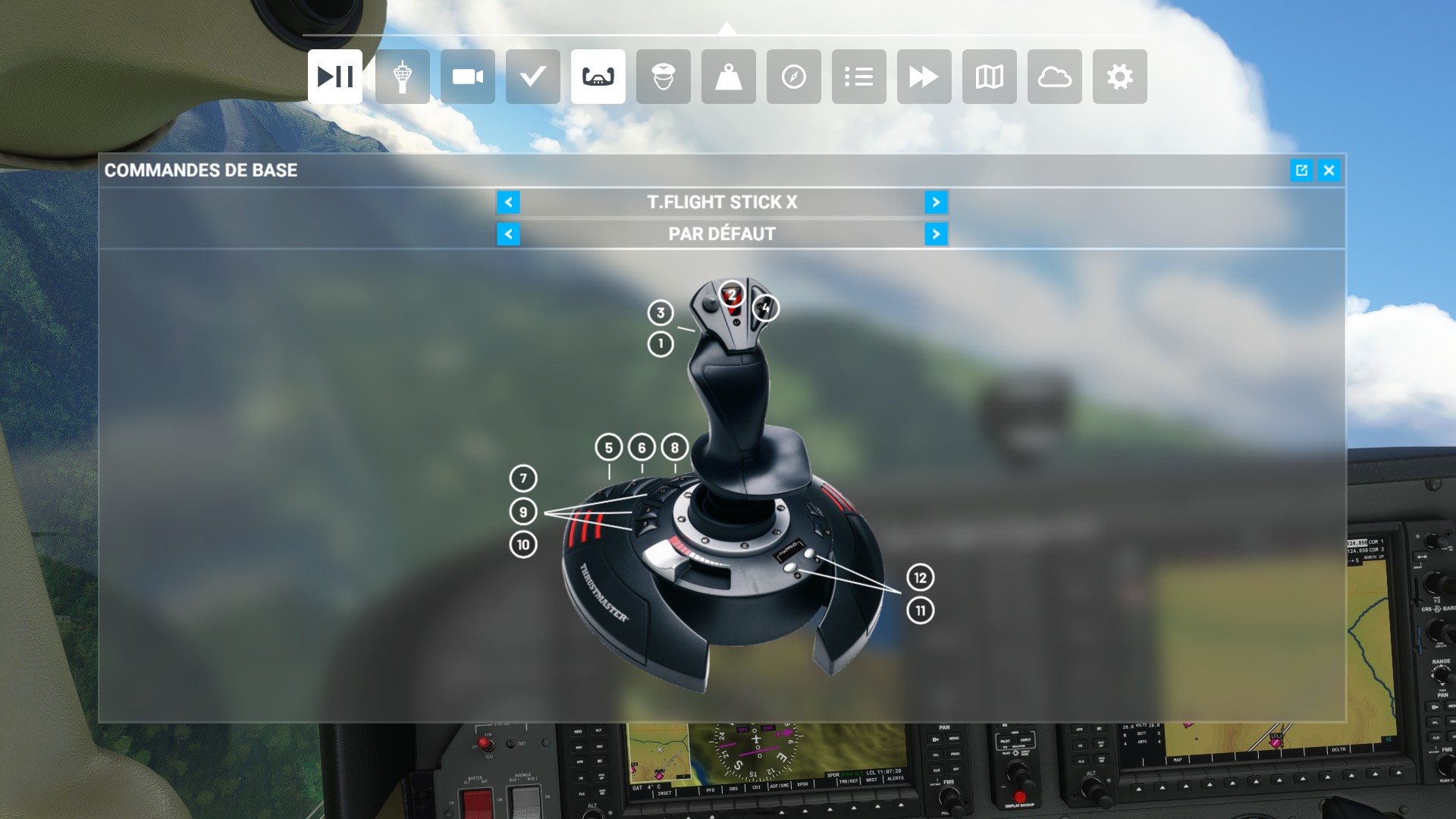This screenshot has width=1456, height=819.
Task: Switch to the next device after T.Flight Stick X
Action: [x=936, y=202]
